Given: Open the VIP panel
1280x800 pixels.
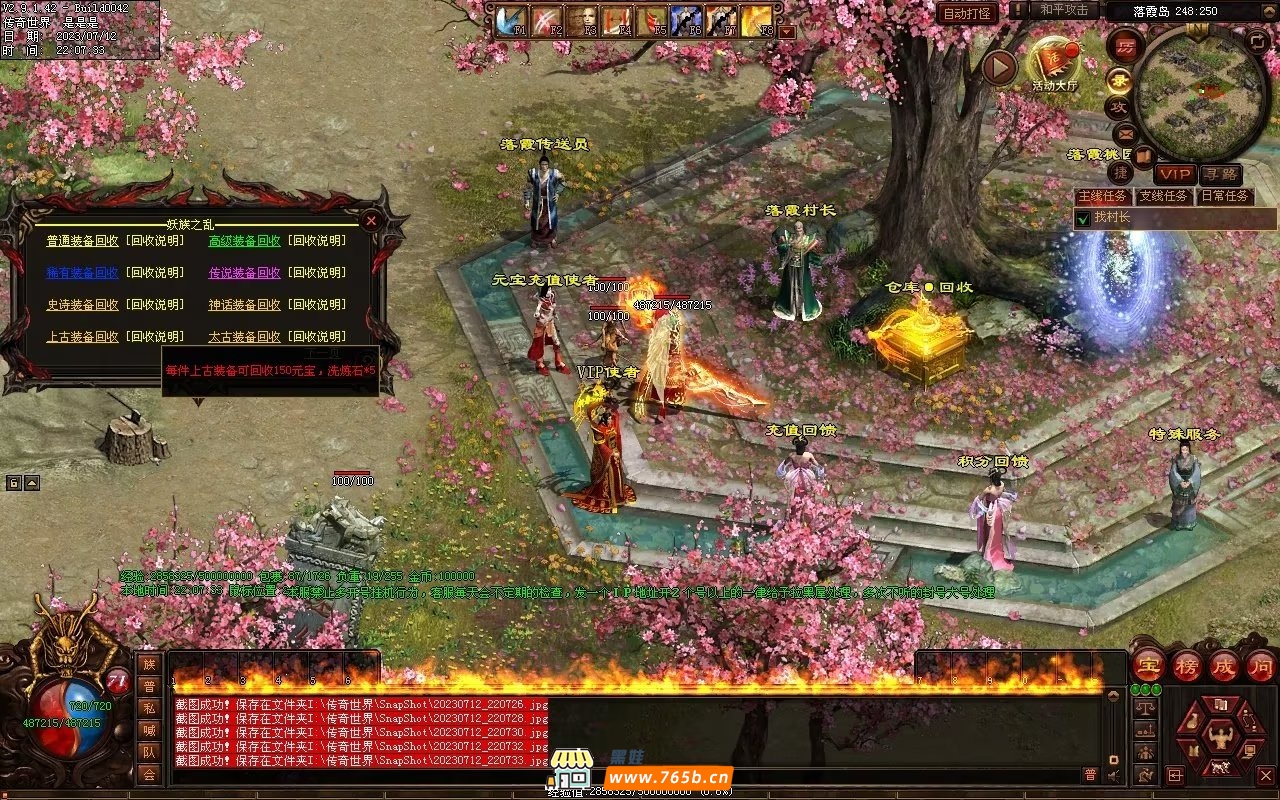Looking at the screenshot, I should point(1175,174).
